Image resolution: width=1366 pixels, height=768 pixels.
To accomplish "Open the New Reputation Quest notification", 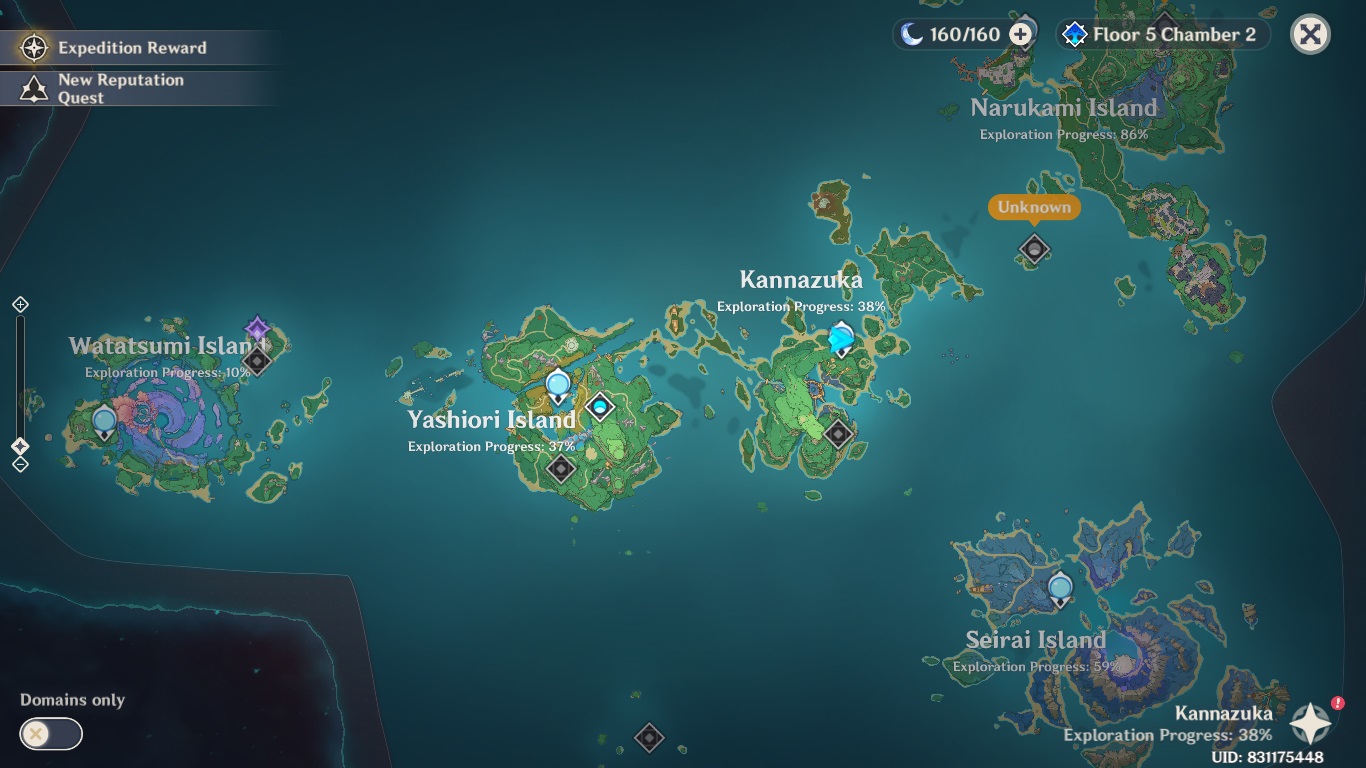I will pyautogui.click(x=120, y=89).
